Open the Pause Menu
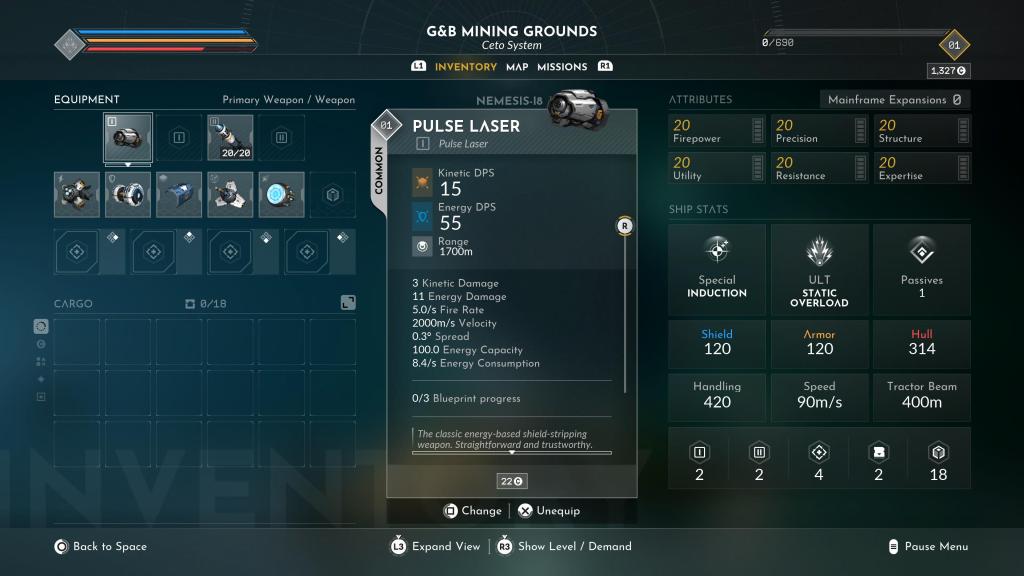 928,547
